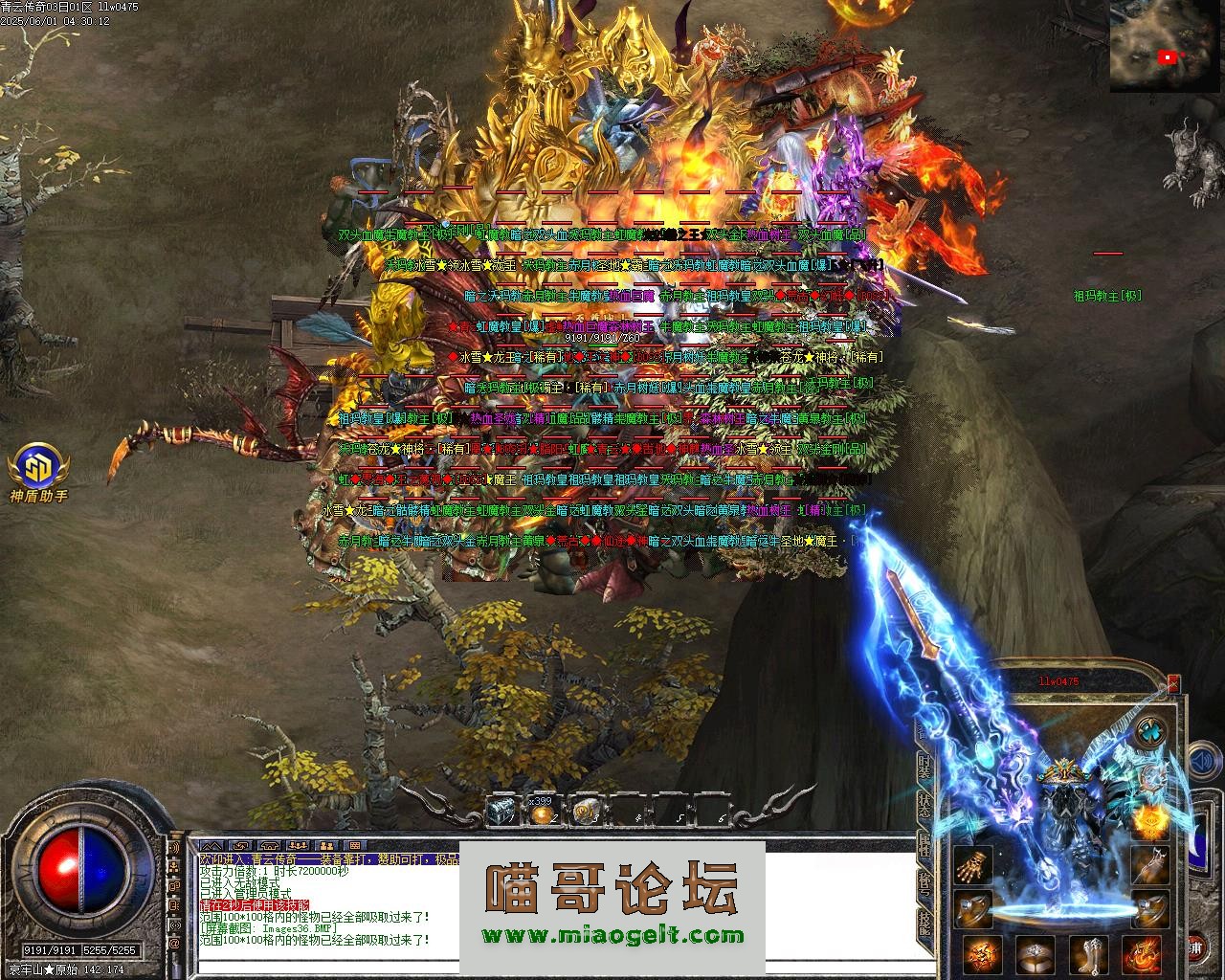The image size is (1225, 980).
Task: Close the character equipment panel
Action: tap(1174, 683)
